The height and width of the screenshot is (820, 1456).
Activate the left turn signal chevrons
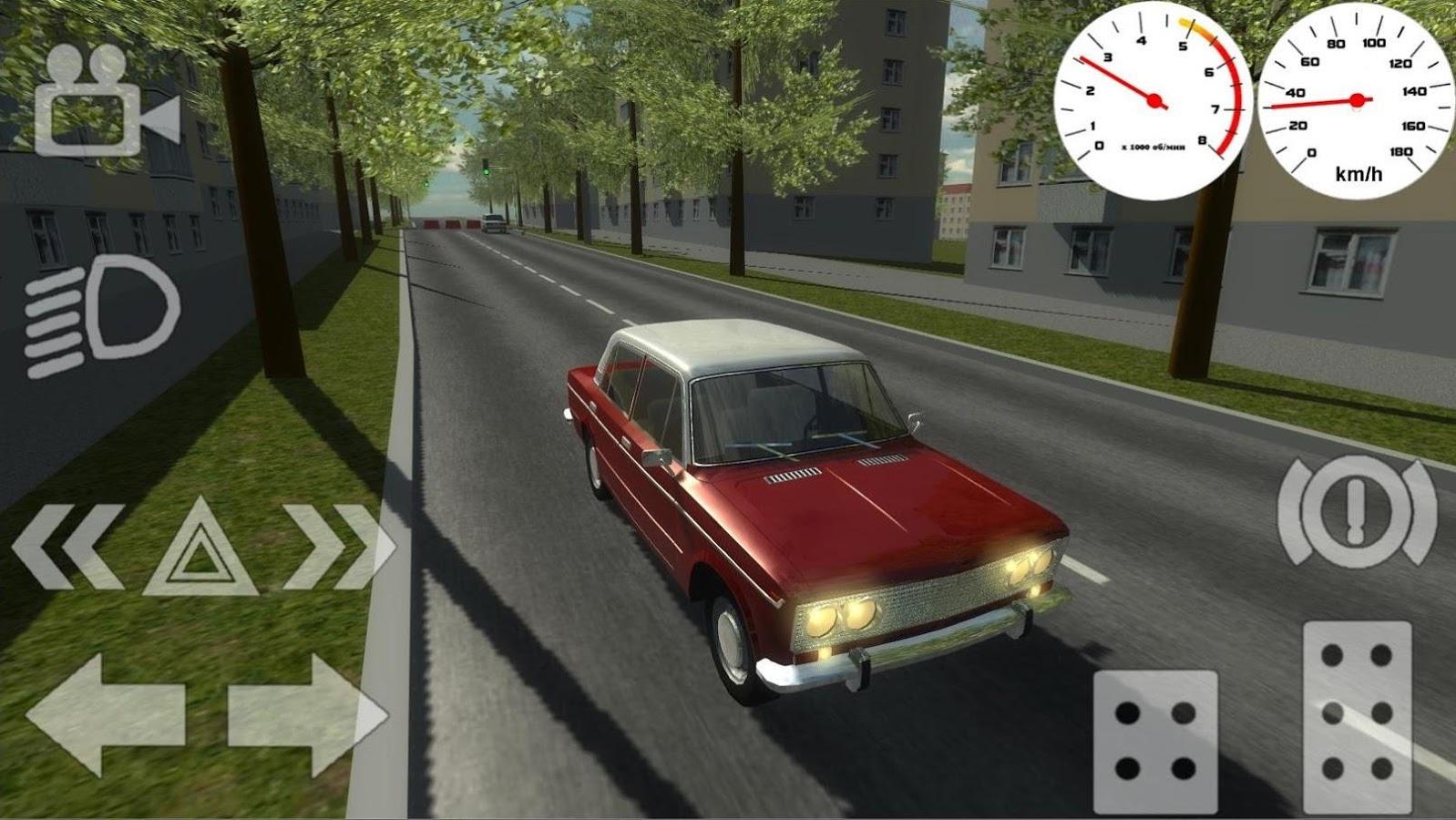coord(68,547)
